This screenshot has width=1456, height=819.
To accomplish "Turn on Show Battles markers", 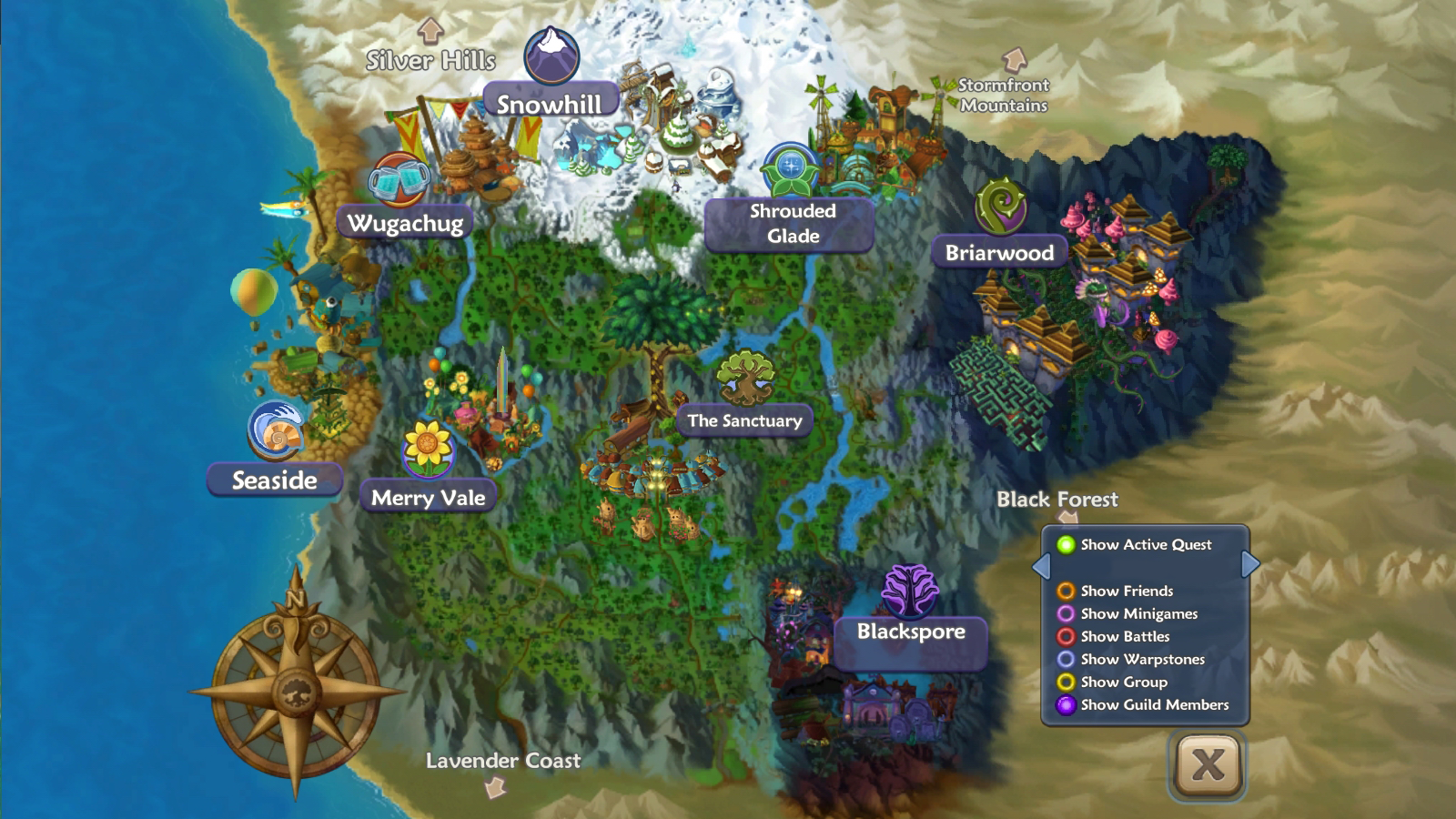I will tap(1066, 636).
